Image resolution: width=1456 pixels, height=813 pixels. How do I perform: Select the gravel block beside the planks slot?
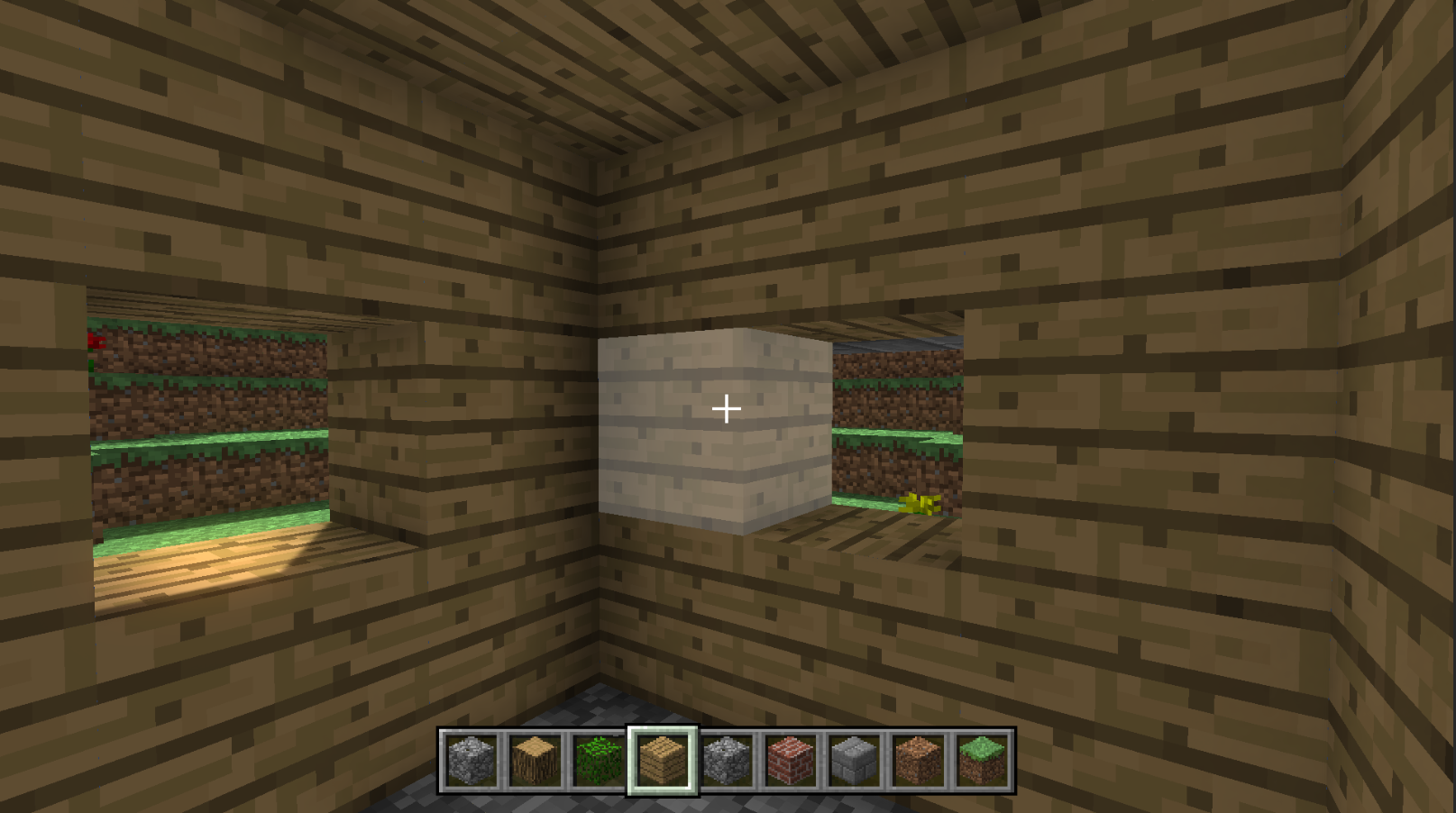click(722, 760)
